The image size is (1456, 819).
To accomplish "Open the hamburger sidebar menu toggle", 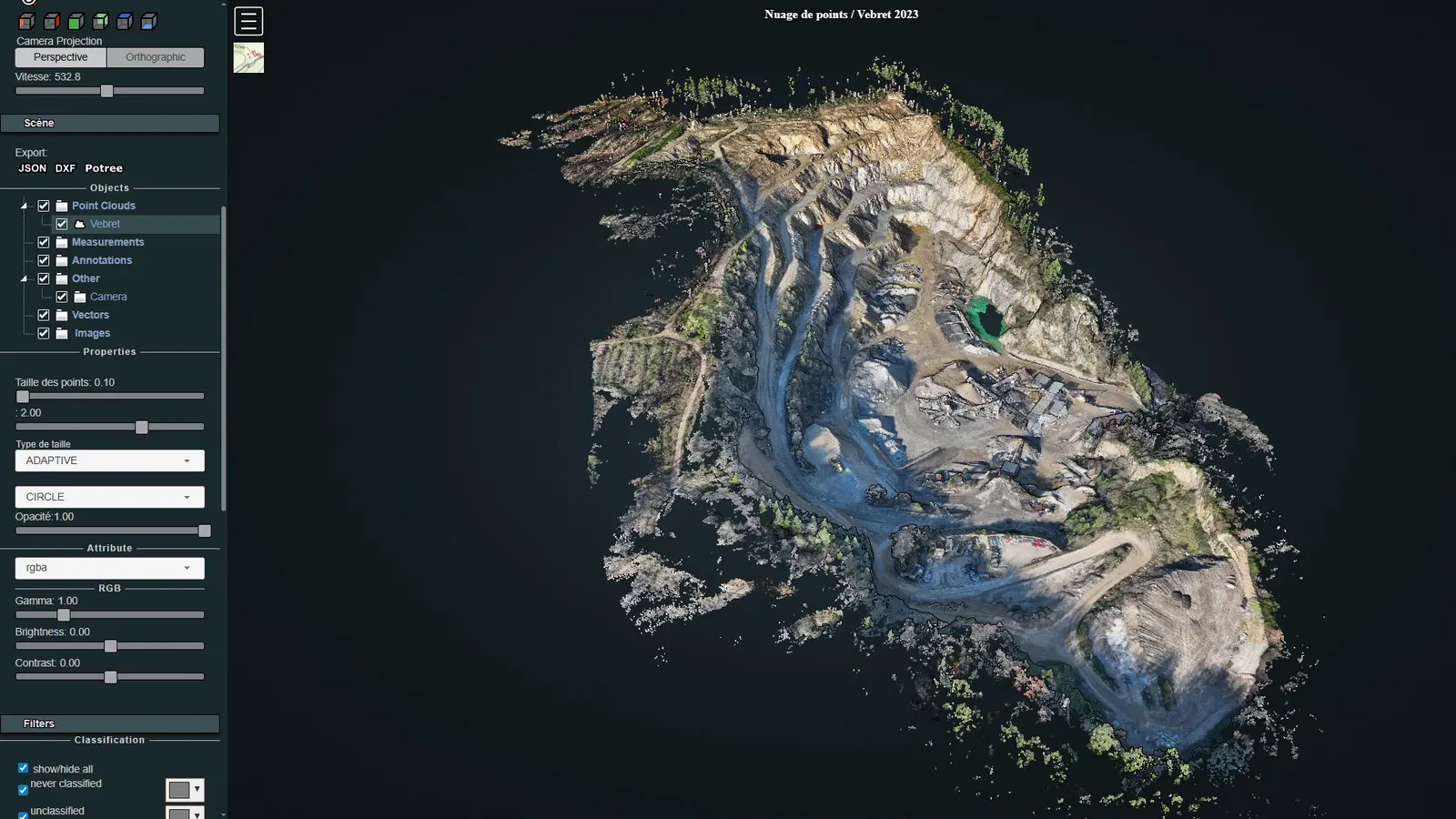I will (248, 21).
